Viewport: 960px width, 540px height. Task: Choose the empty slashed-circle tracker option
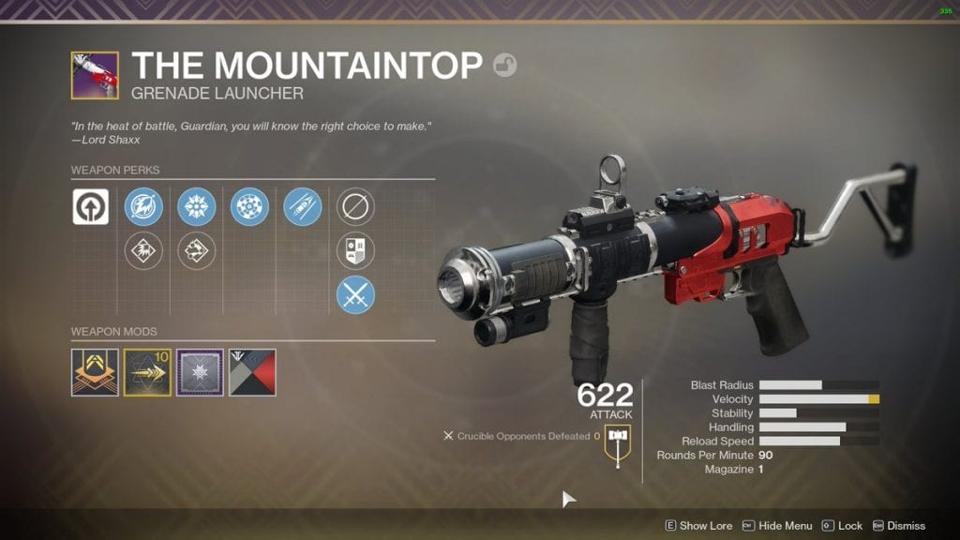pyautogui.click(x=355, y=207)
